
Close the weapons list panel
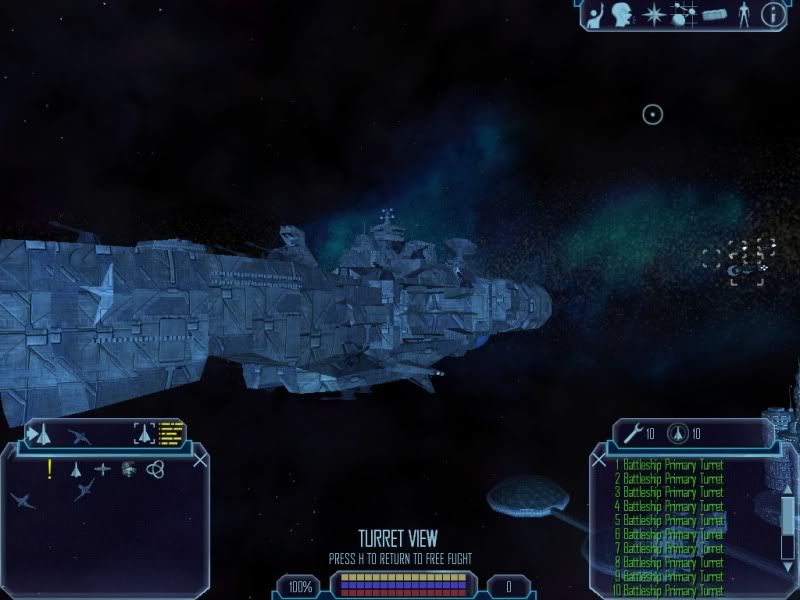[600, 460]
